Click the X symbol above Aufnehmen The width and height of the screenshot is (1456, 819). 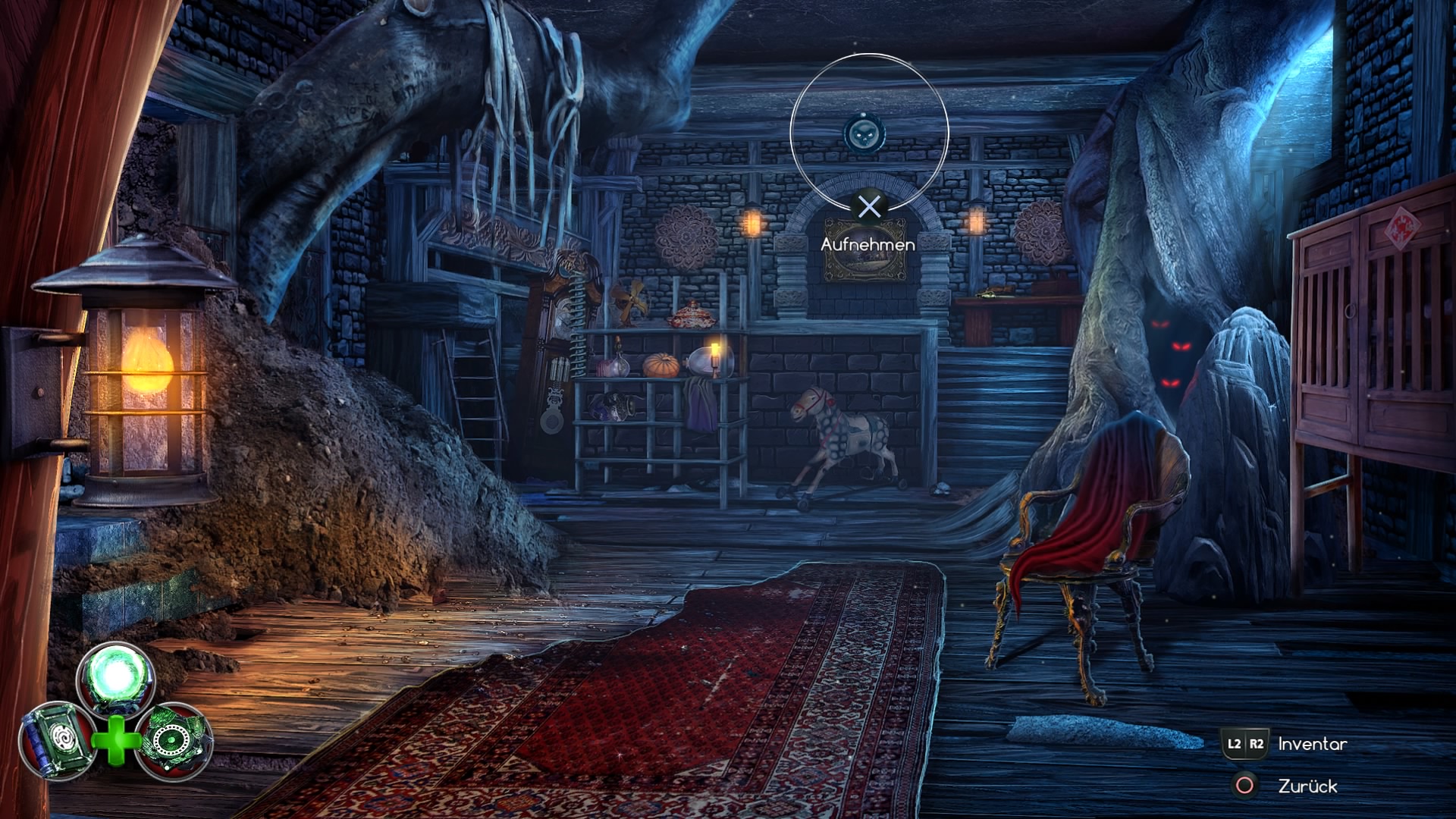tap(869, 206)
